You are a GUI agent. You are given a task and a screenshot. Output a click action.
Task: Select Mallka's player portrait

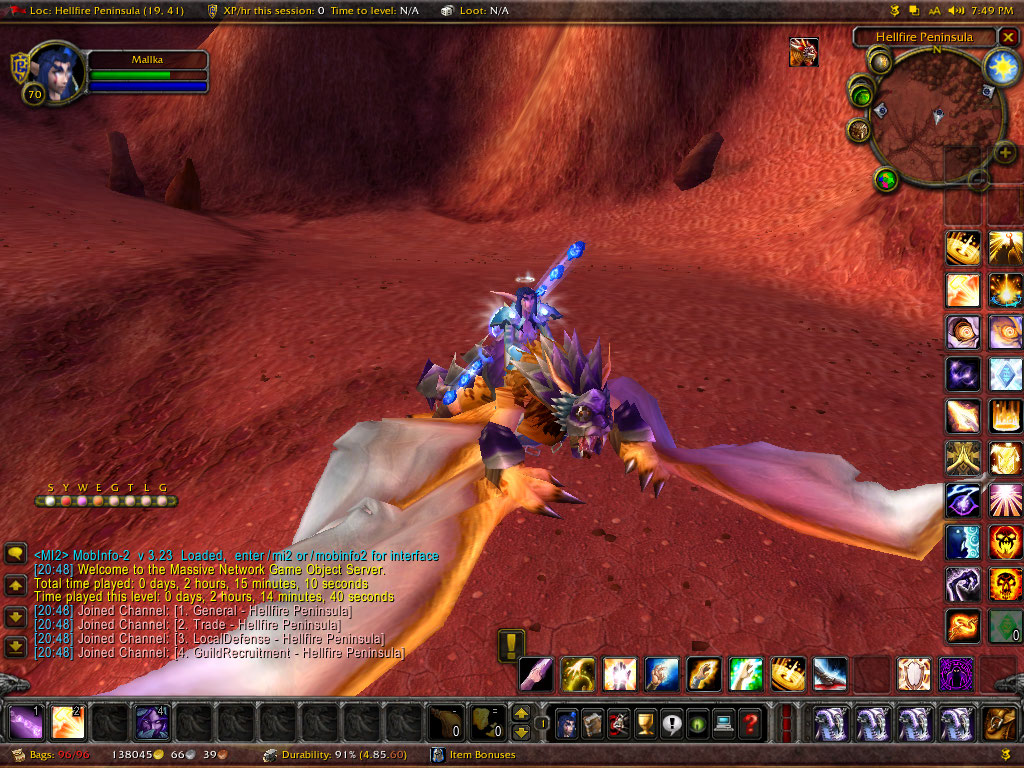[x=55, y=73]
